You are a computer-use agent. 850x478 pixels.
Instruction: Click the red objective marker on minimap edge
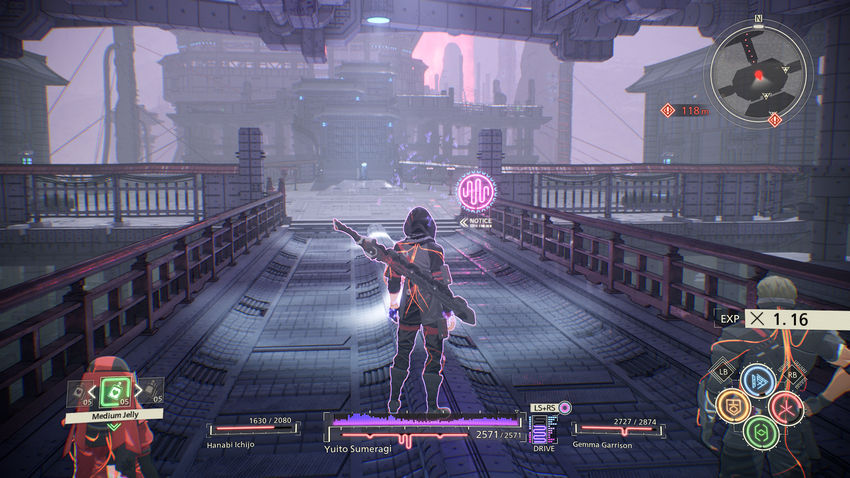click(775, 120)
